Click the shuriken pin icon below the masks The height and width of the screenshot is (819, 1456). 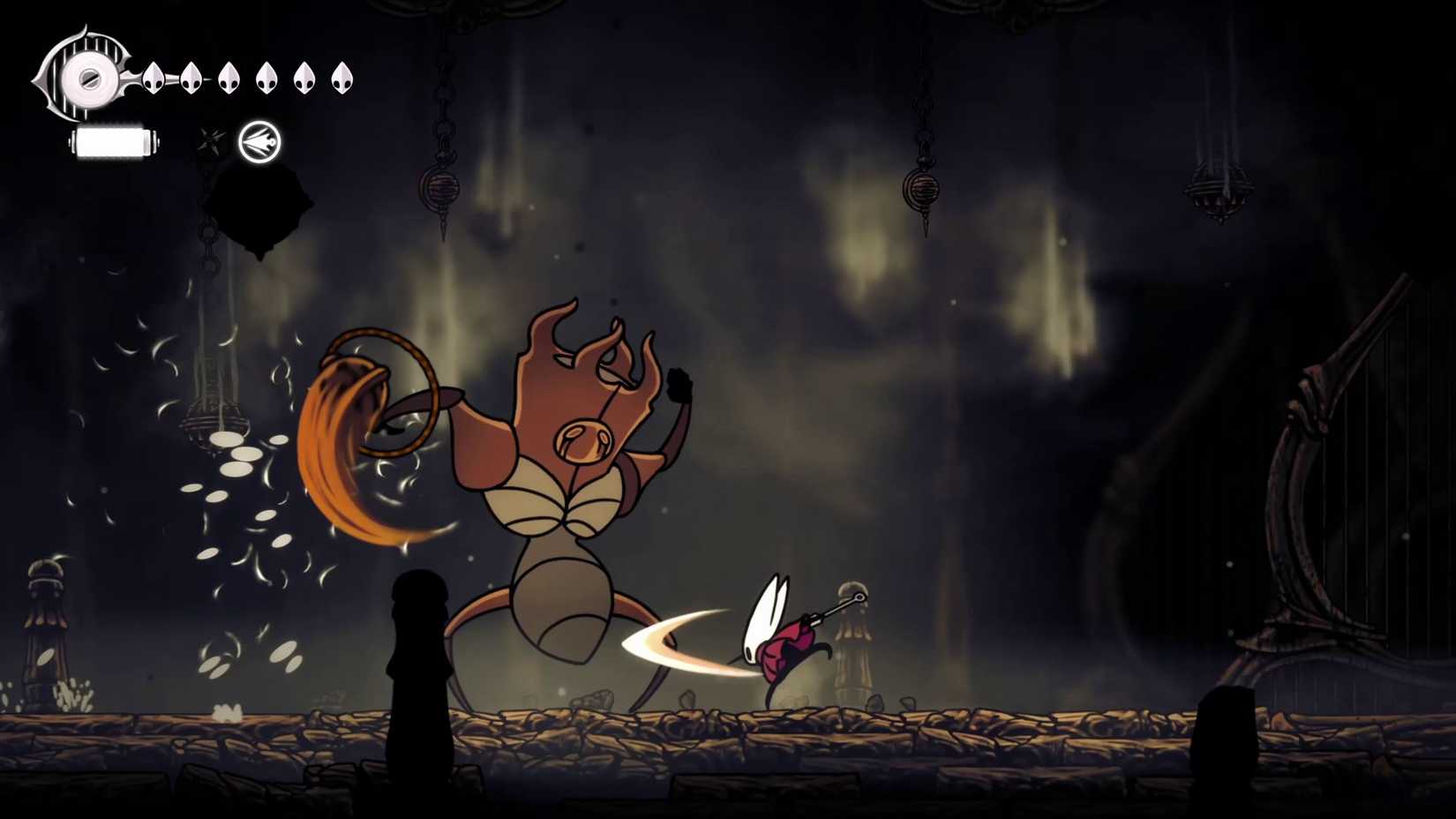(210, 141)
